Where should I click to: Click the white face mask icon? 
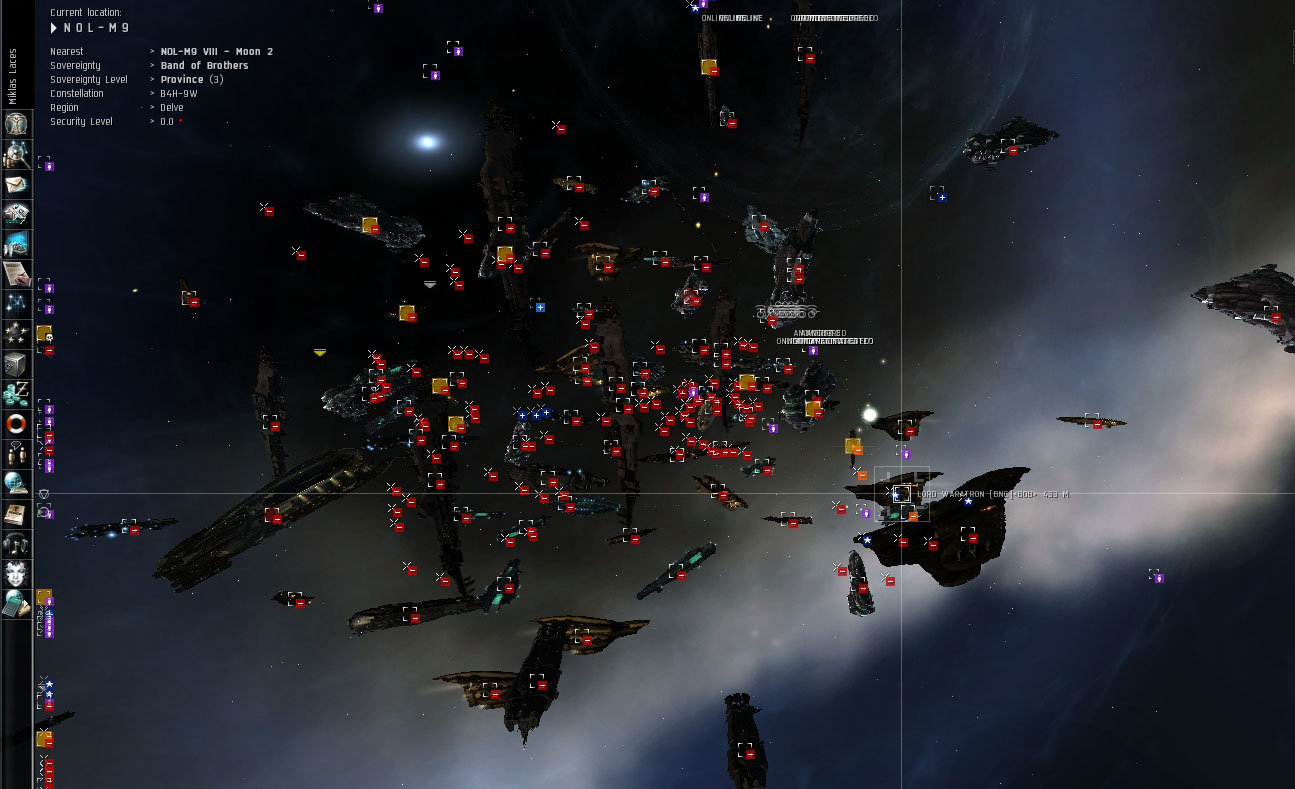pos(16,574)
